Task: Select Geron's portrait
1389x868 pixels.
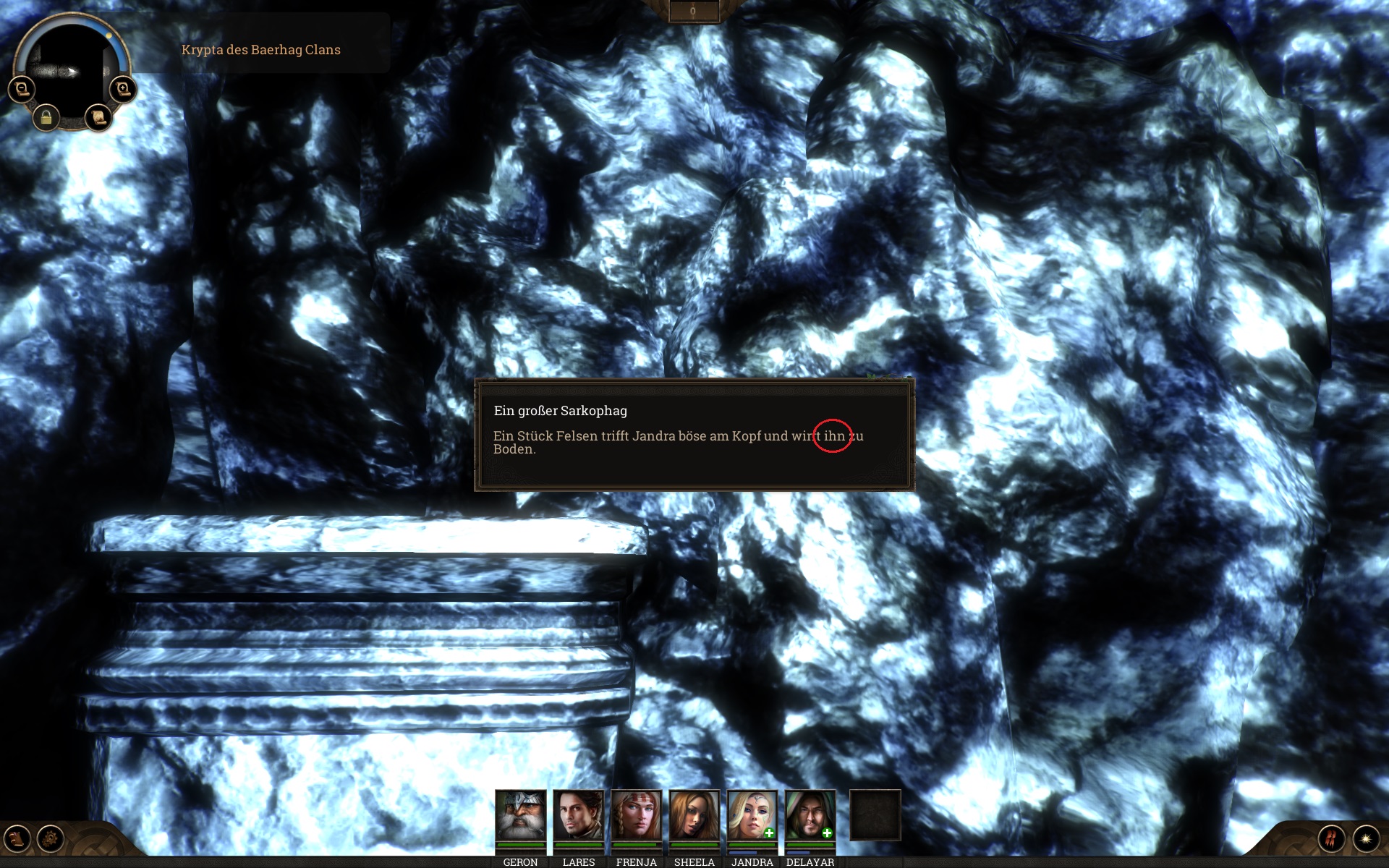Action: click(x=520, y=815)
